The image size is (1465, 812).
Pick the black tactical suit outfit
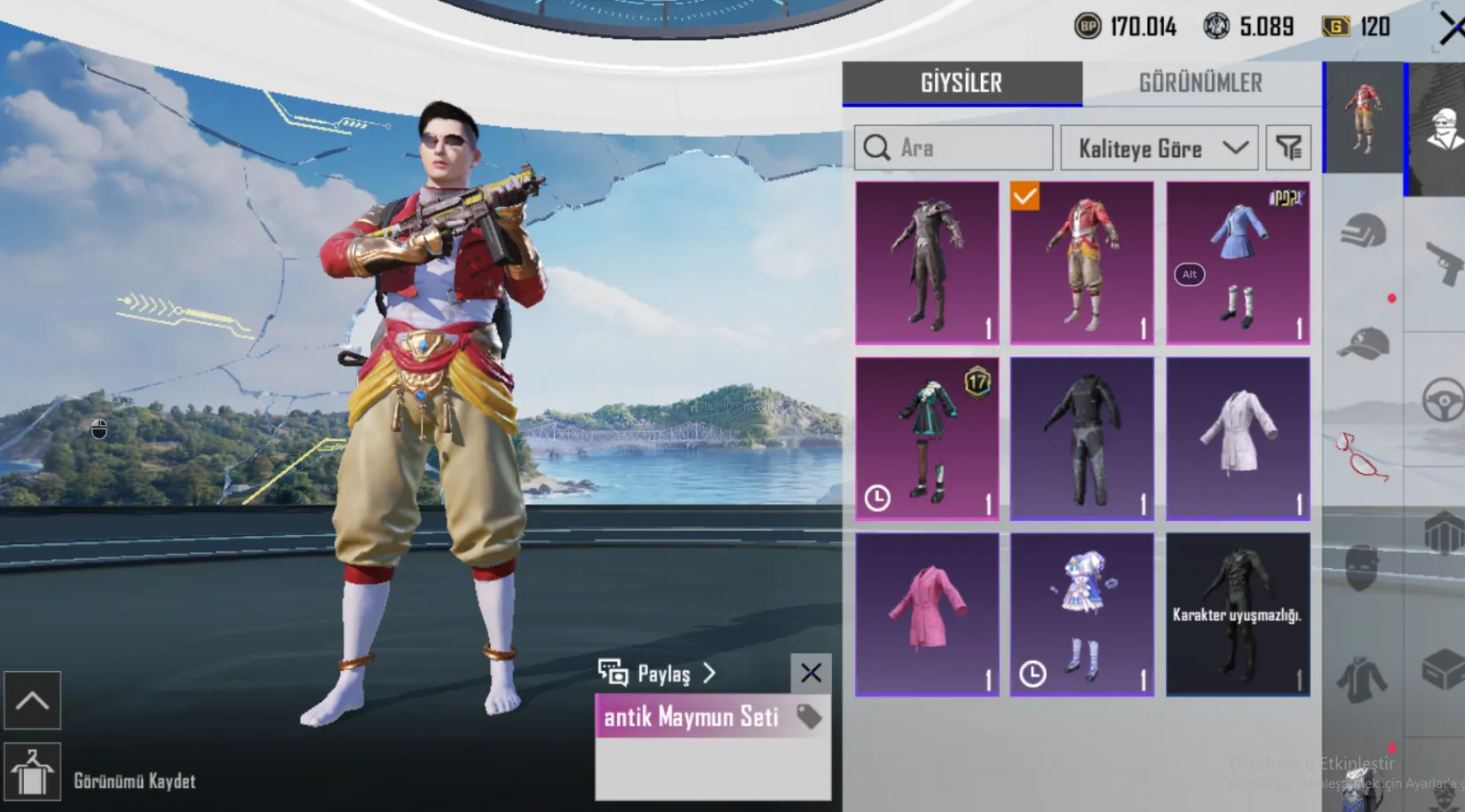point(1082,438)
